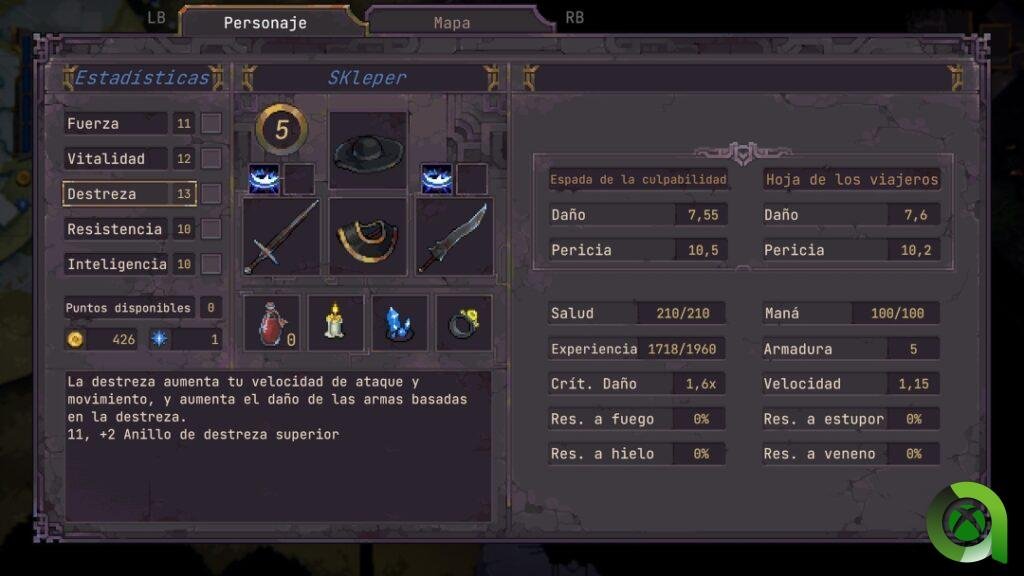Select the blue crystal item slot

[x=399, y=323]
